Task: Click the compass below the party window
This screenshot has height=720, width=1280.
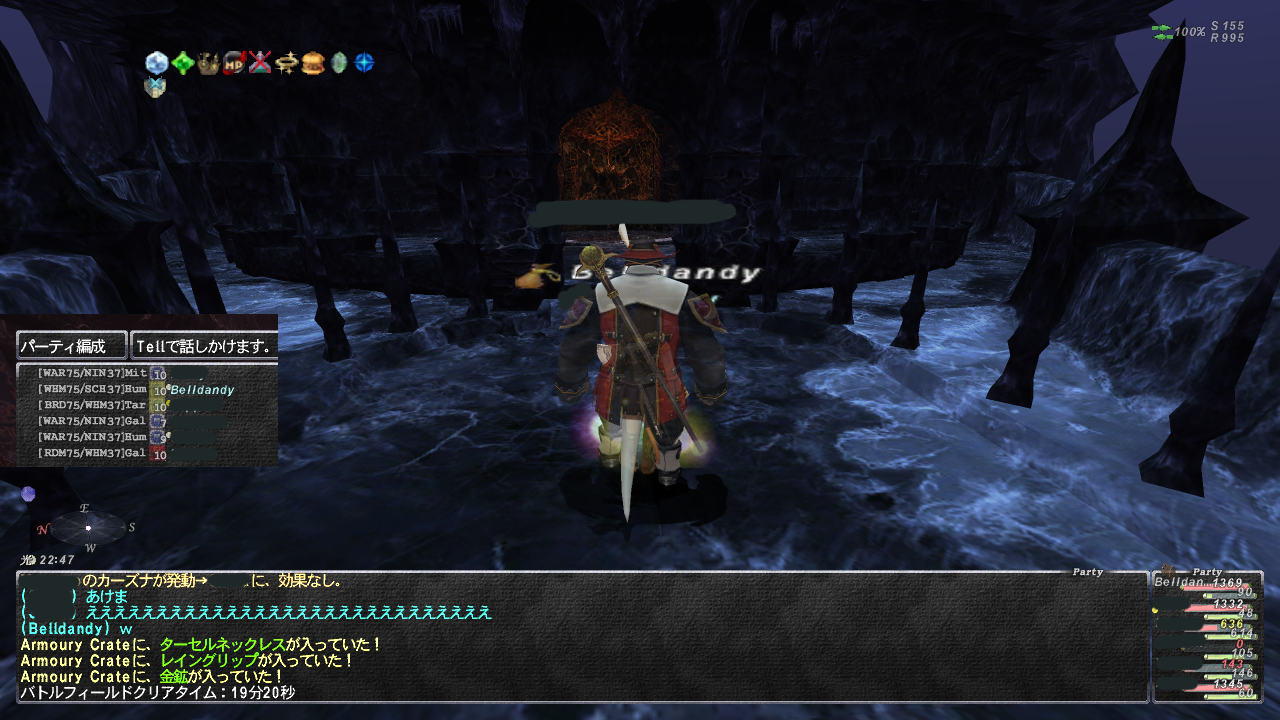Action: 88,527
